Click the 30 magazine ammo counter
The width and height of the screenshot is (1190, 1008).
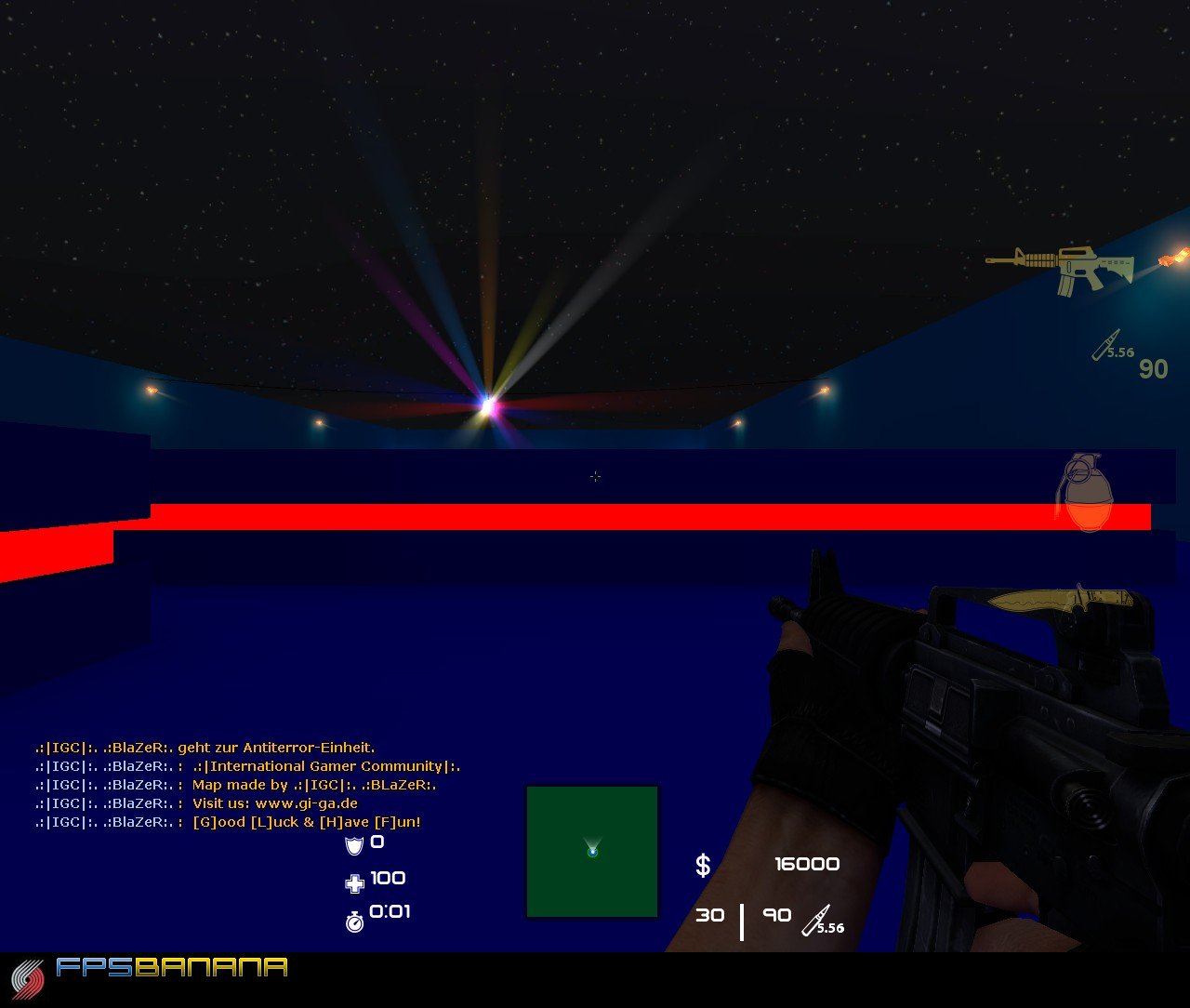point(711,916)
